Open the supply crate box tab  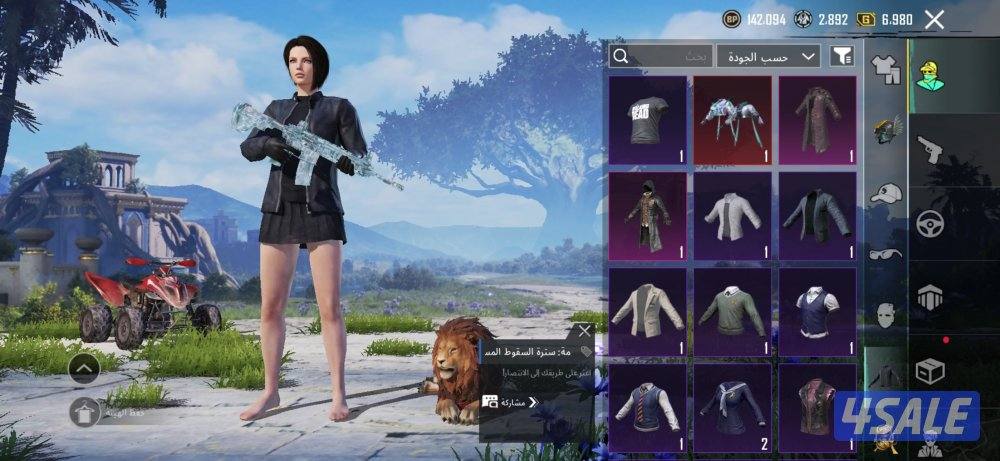930,372
